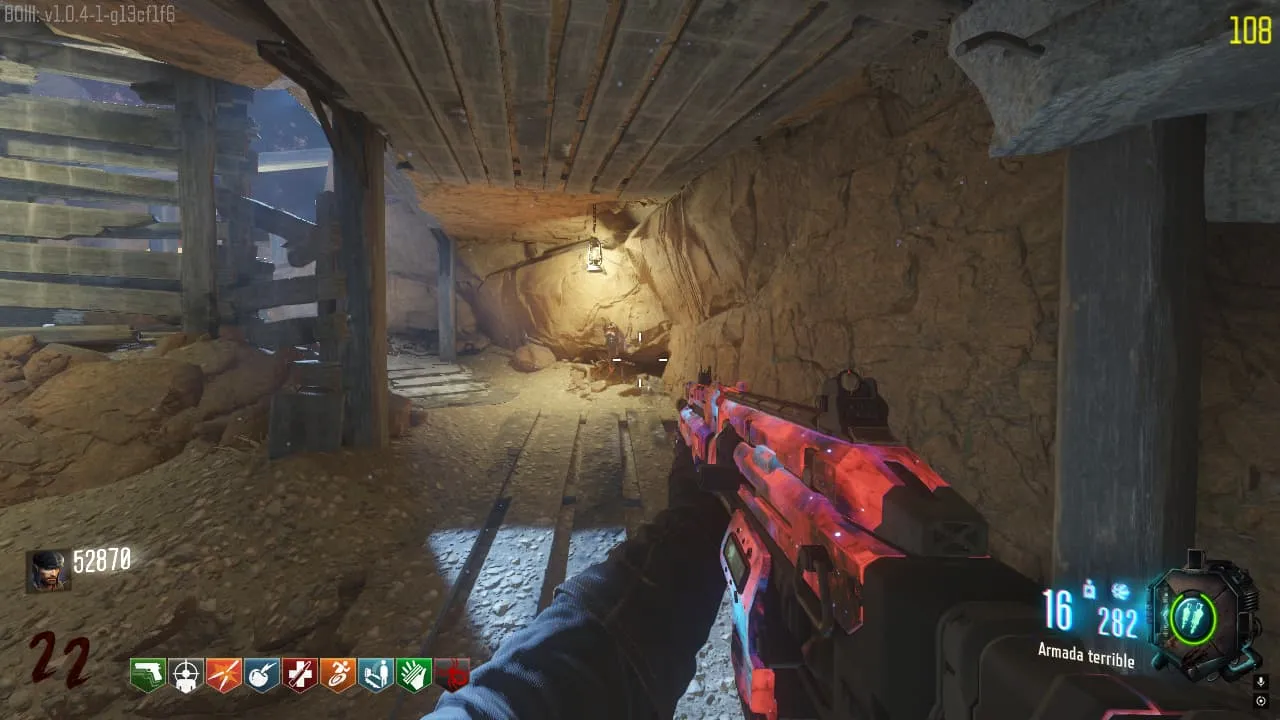Select the red medical cross perk icon
The width and height of the screenshot is (1280, 720).
coord(299,675)
